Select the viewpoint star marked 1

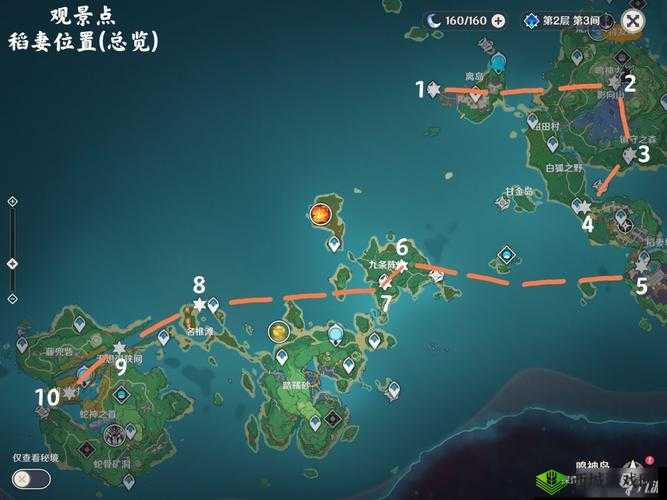(x=433, y=90)
